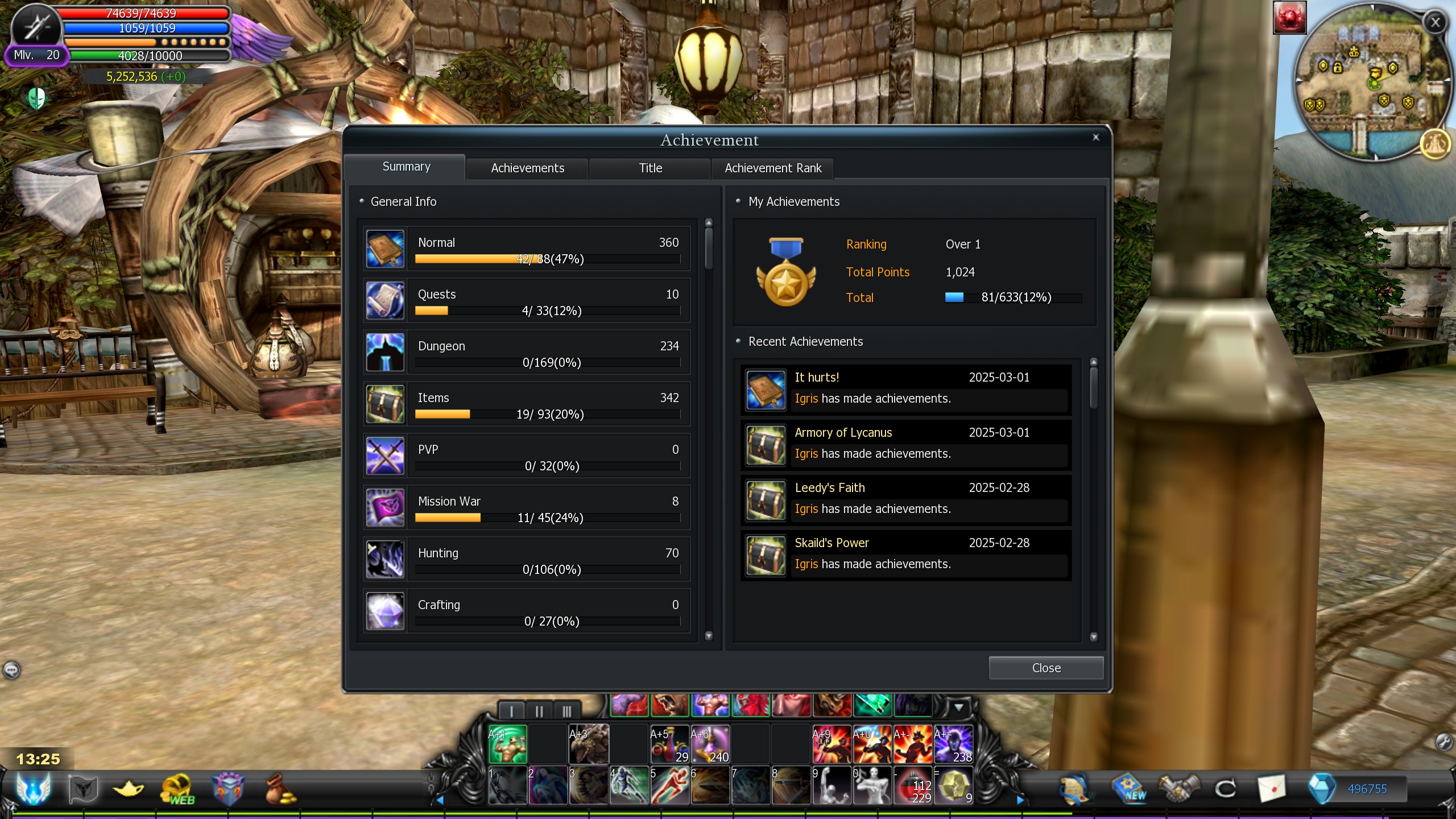Open the WEB treasure chest icon
Image resolution: width=1456 pixels, height=819 pixels.
click(x=178, y=789)
